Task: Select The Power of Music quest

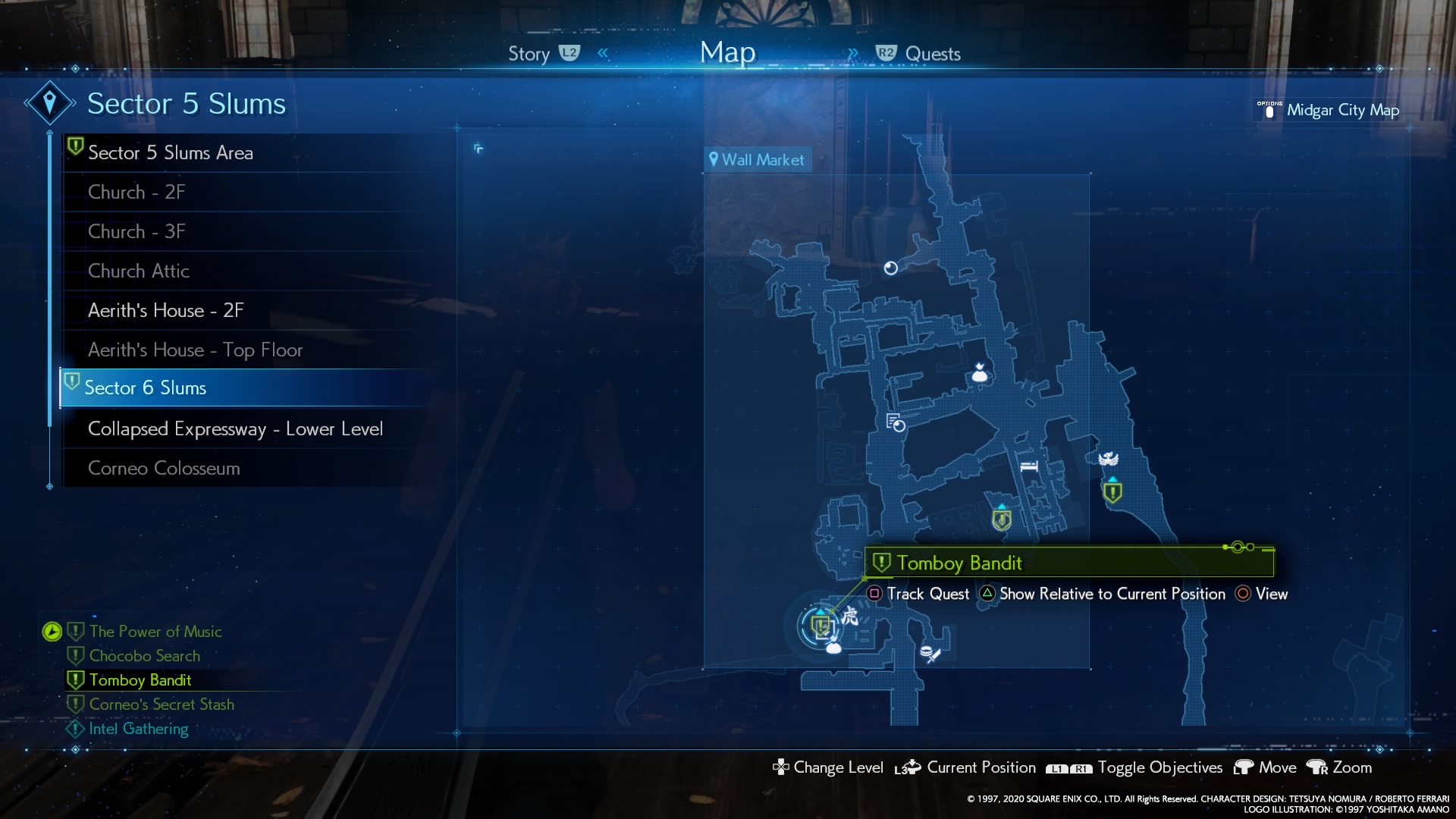Action: (x=155, y=631)
